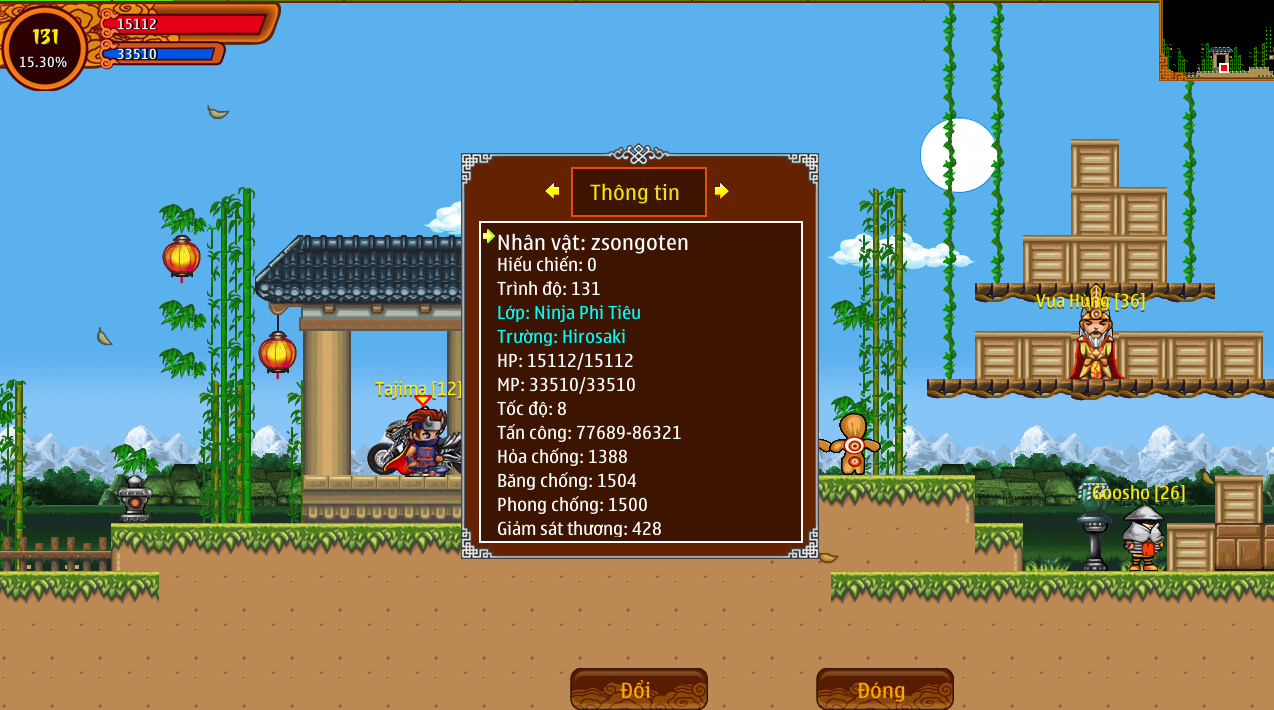The height and width of the screenshot is (710, 1274).
Task: Go to the next tab with right arrow
Action: (x=722, y=191)
